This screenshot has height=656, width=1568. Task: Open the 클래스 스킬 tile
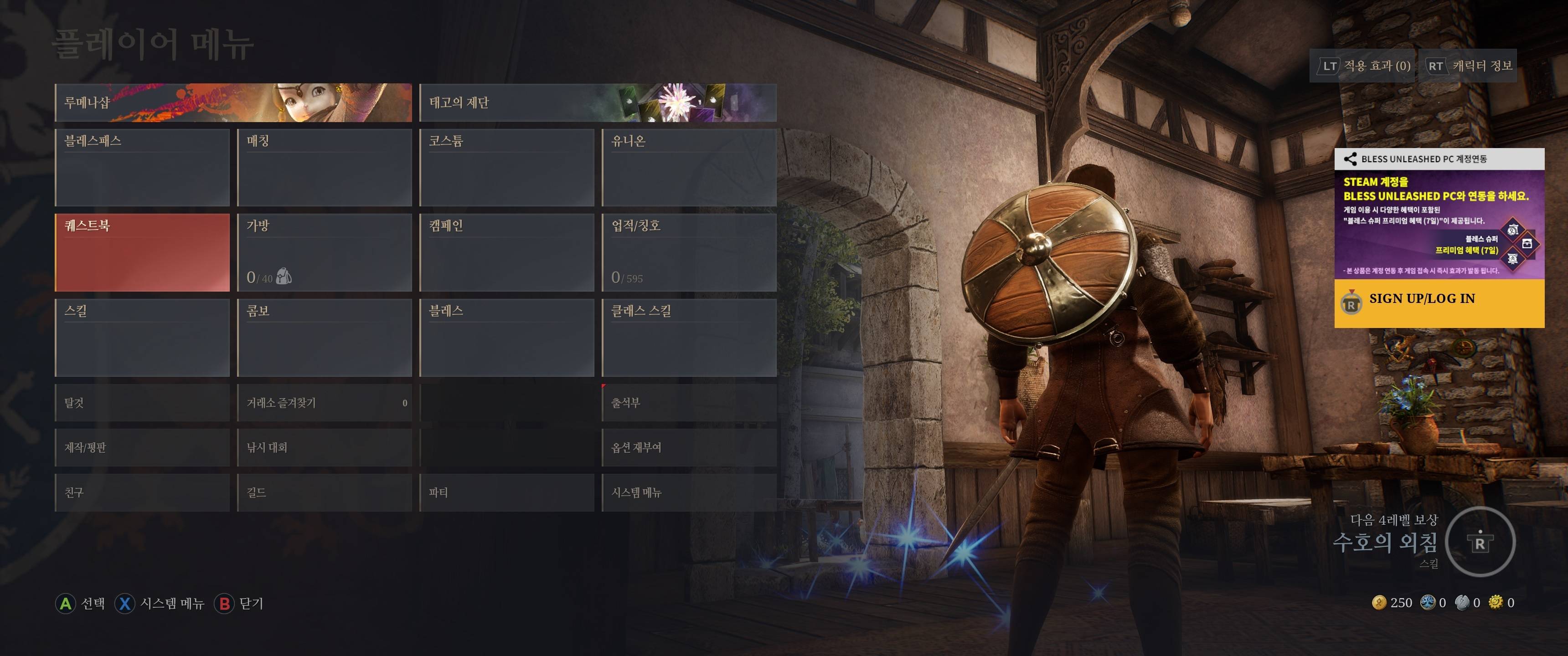point(689,338)
